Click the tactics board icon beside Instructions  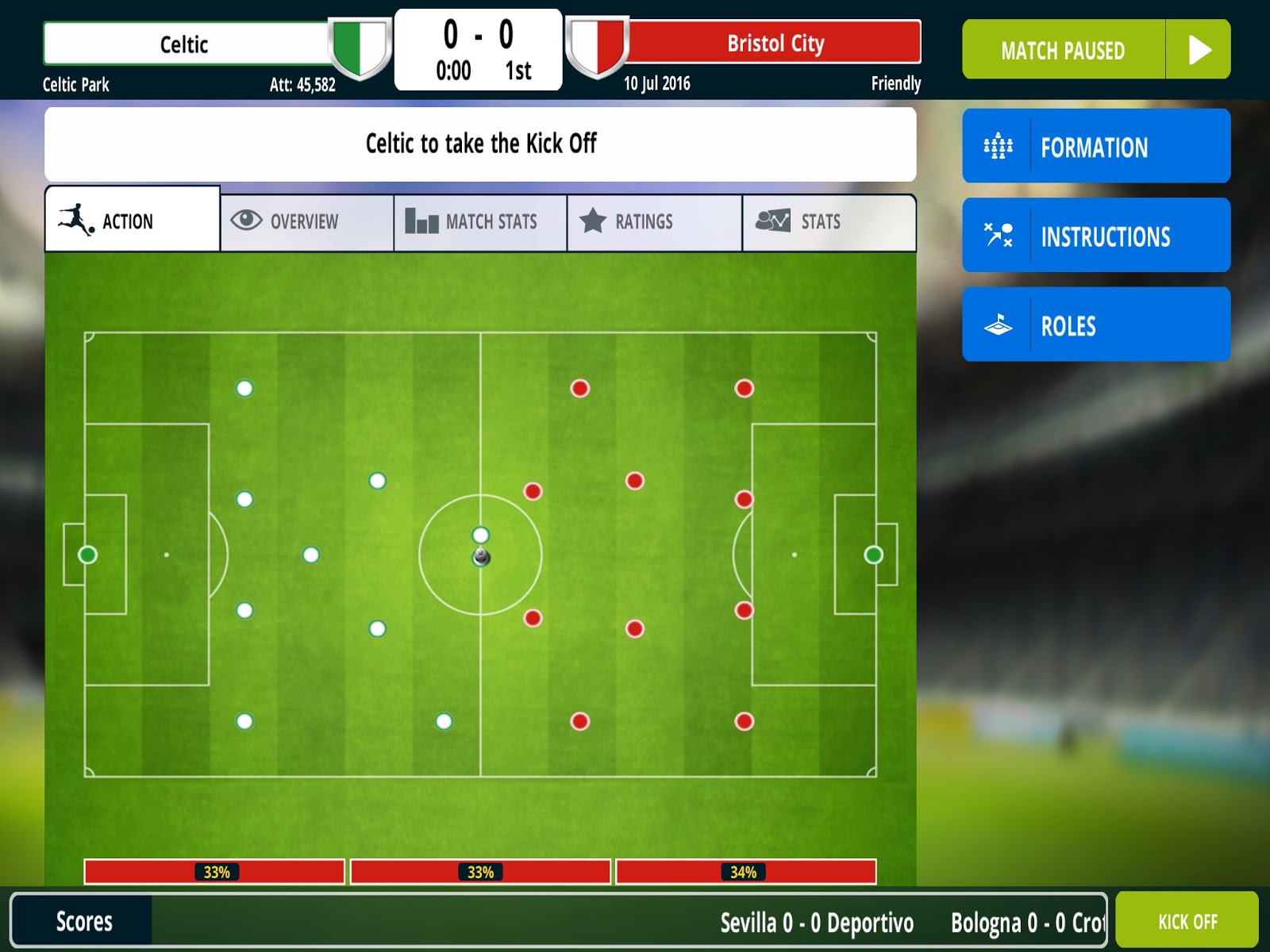tap(999, 236)
